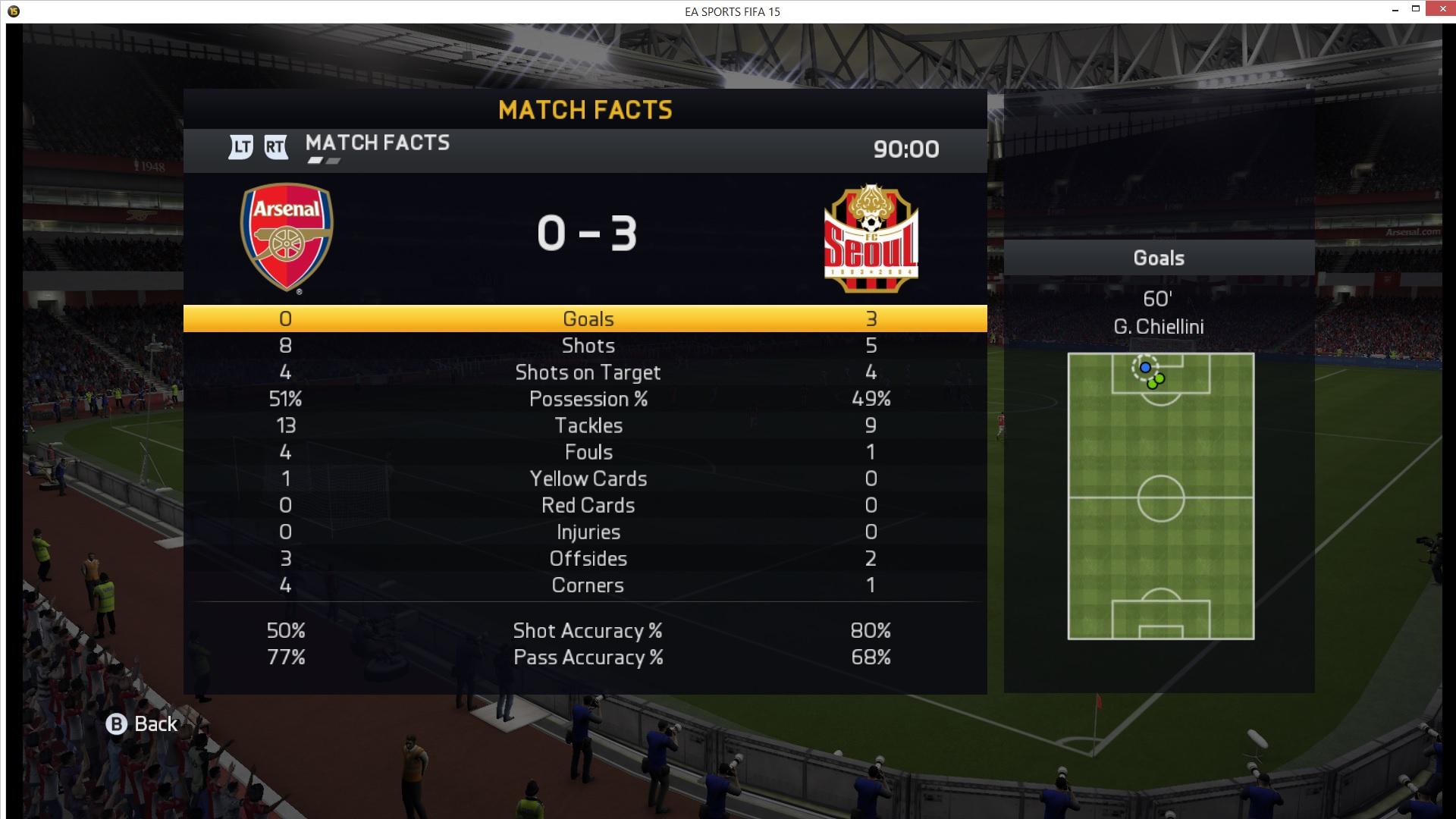Click the blue goal marker on pitch map
The image size is (1456, 819).
[1145, 368]
